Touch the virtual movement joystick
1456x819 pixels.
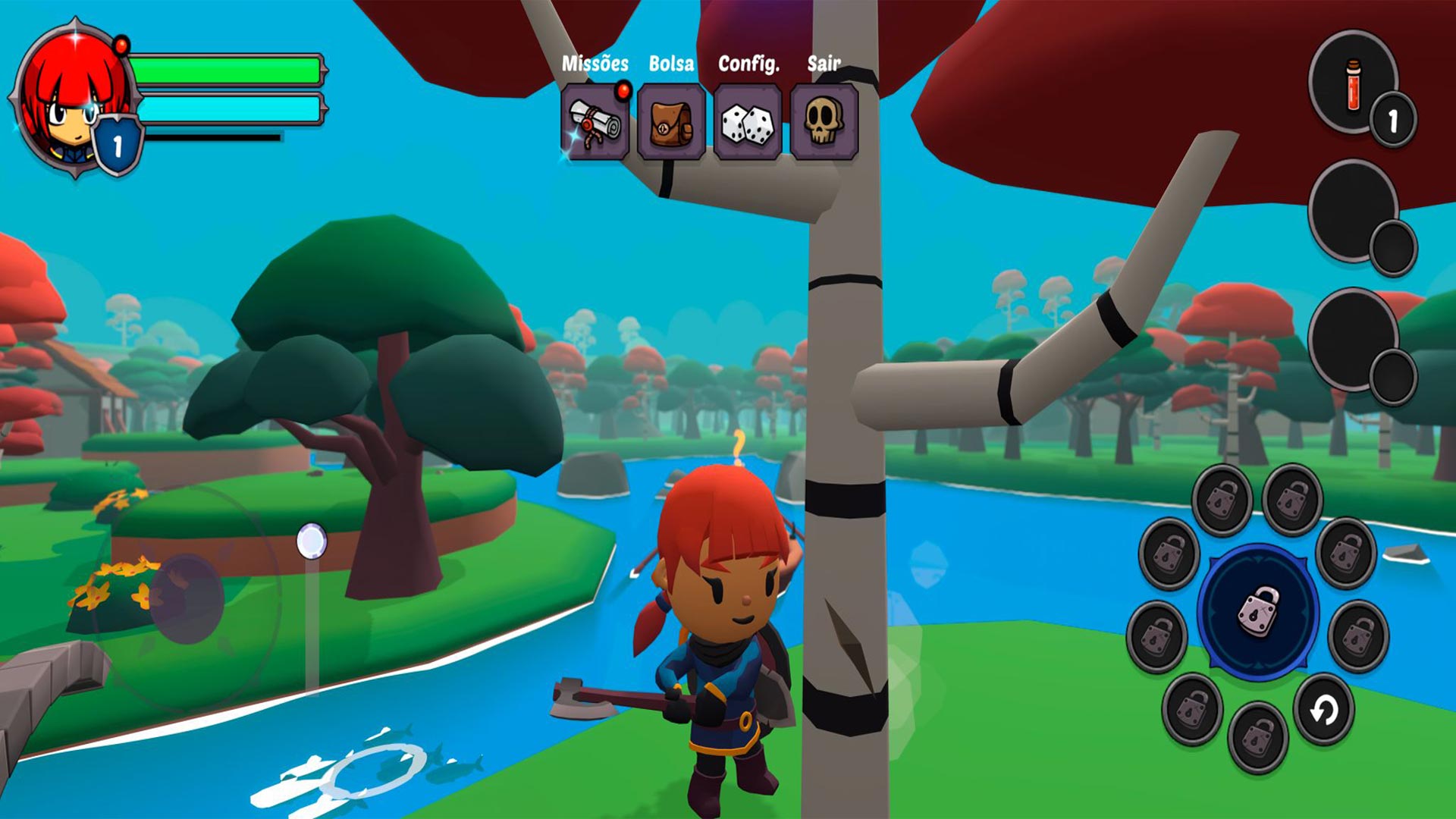(x=187, y=598)
